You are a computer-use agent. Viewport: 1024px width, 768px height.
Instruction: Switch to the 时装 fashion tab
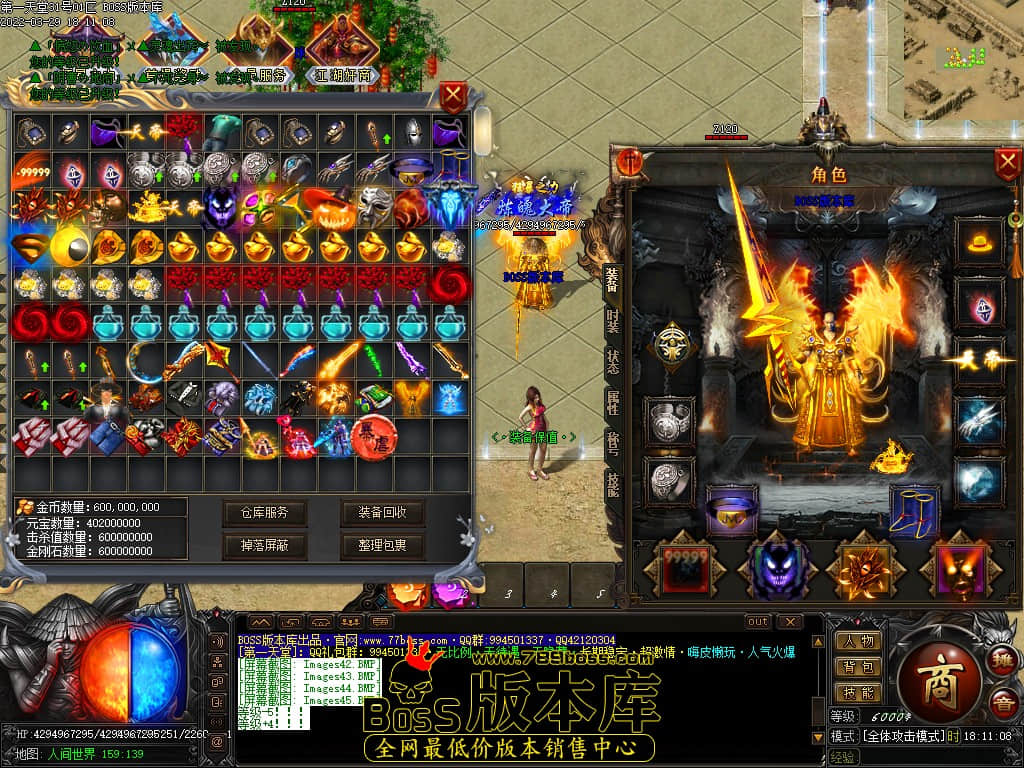(612, 322)
